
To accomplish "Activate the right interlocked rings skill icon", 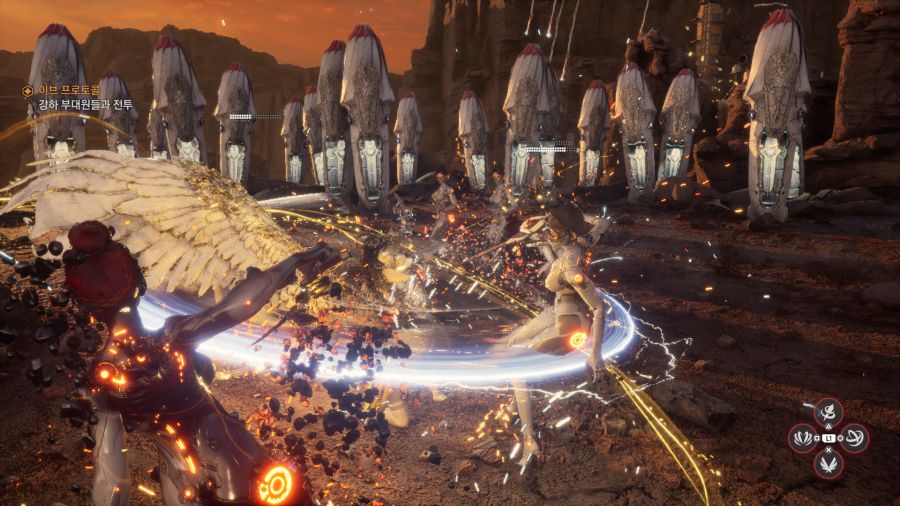I will pos(854,439).
